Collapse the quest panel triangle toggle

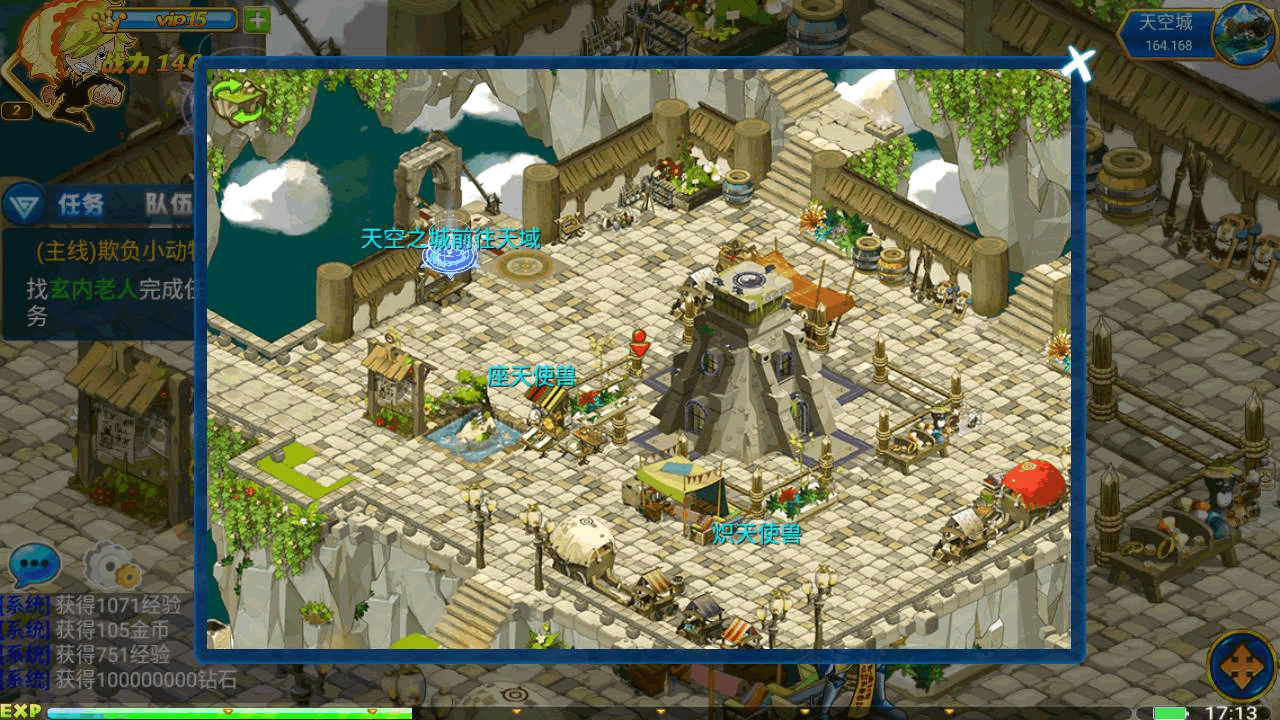(20, 206)
